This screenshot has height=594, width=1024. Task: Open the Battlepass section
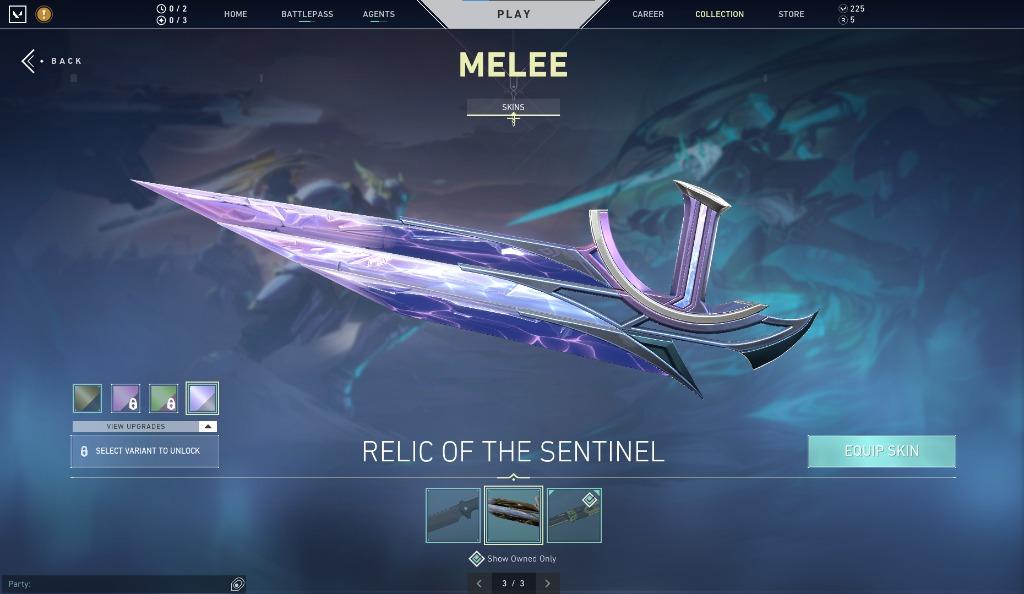tap(307, 14)
